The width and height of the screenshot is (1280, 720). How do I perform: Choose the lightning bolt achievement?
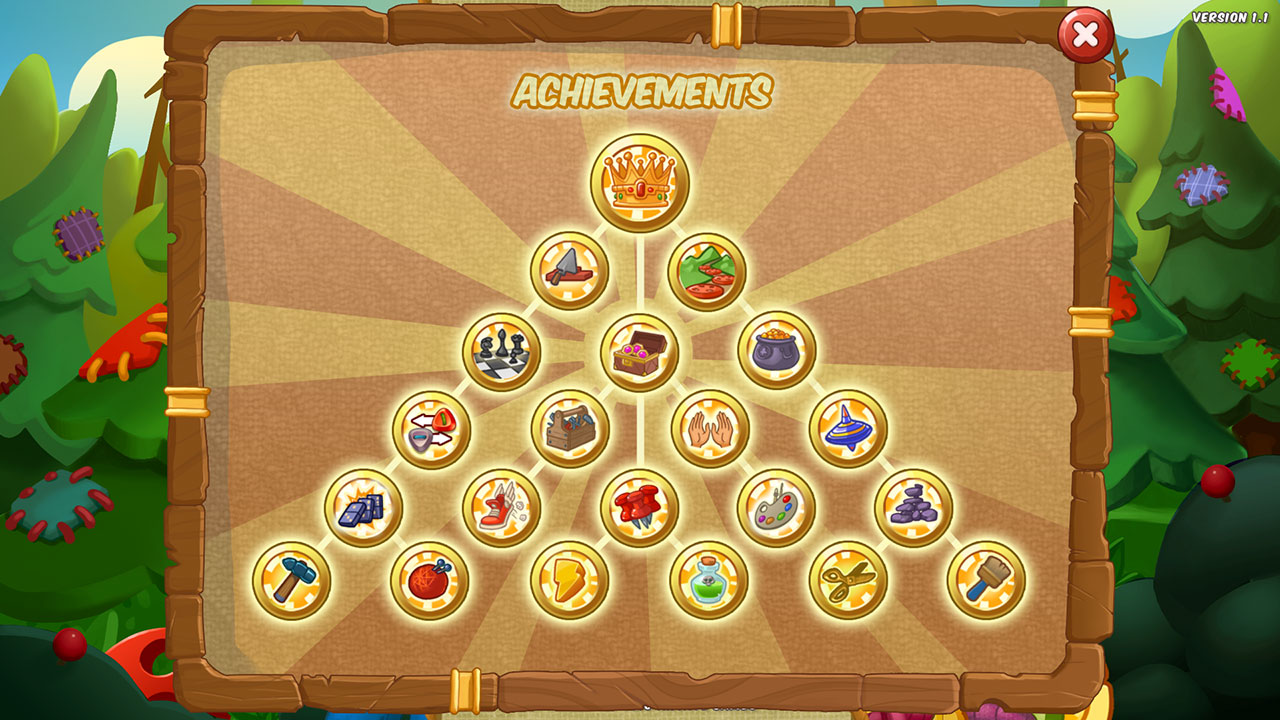click(570, 580)
